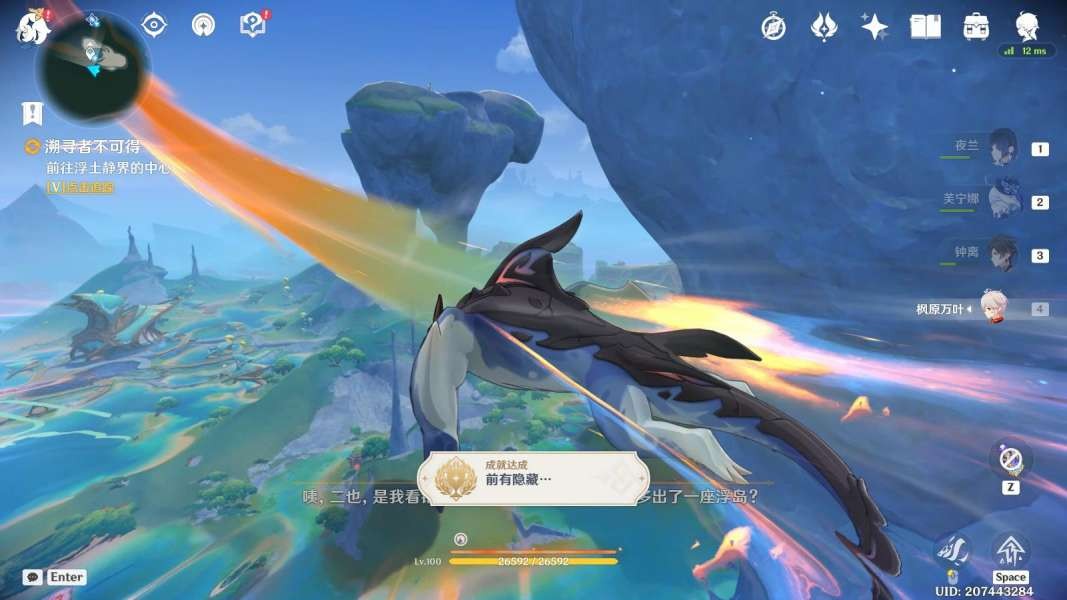Click the round signal icon beside the minimap
This screenshot has width=1067, height=600.
click(203, 25)
